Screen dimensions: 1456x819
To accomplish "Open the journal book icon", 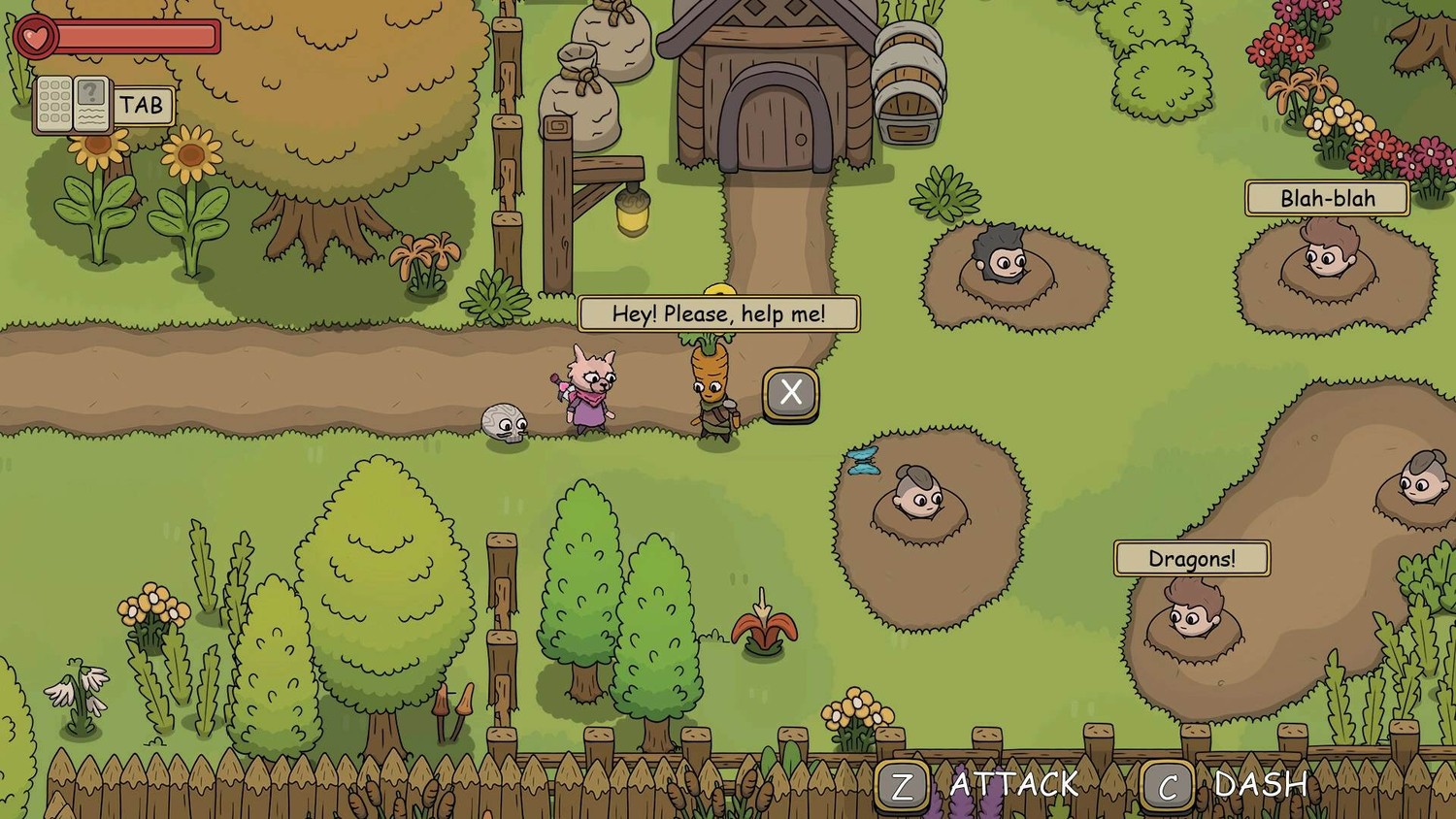I will (73, 105).
